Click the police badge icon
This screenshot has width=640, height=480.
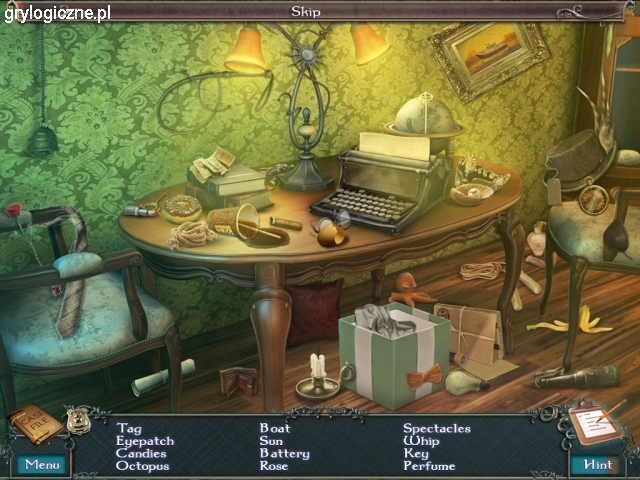[x=77, y=420]
